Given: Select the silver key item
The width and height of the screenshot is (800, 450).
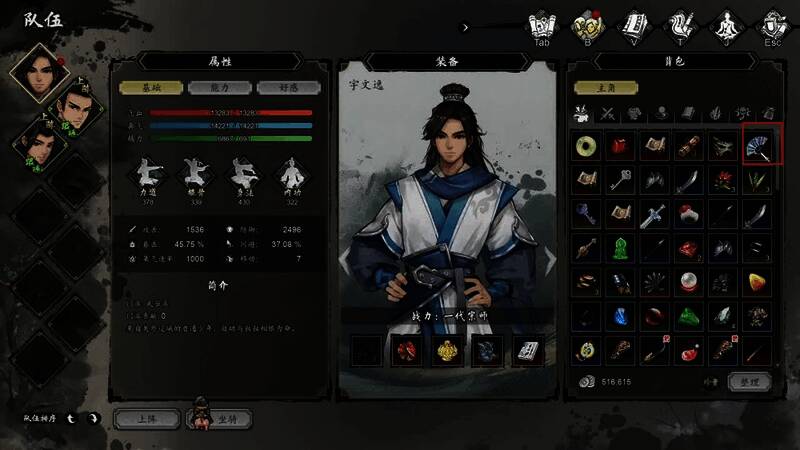Looking at the screenshot, I should [x=622, y=180].
